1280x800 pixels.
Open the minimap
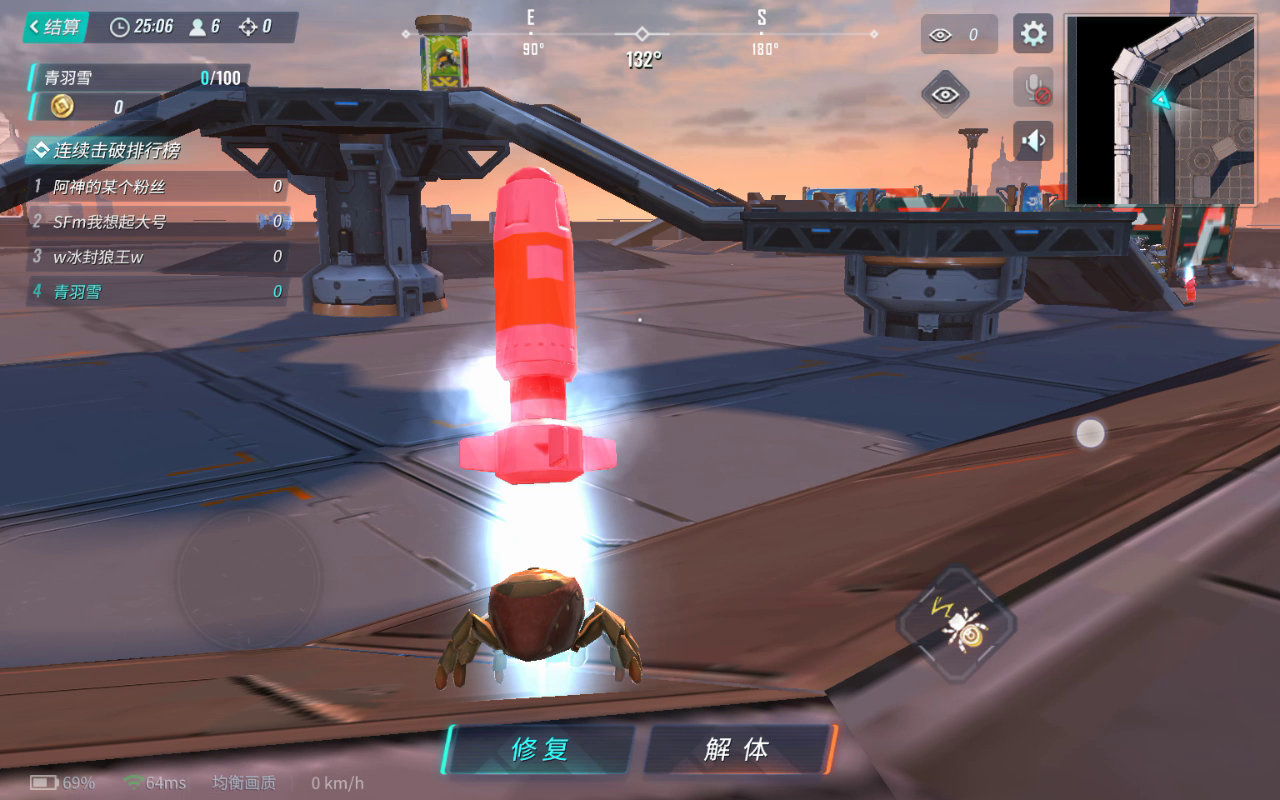[1161, 110]
